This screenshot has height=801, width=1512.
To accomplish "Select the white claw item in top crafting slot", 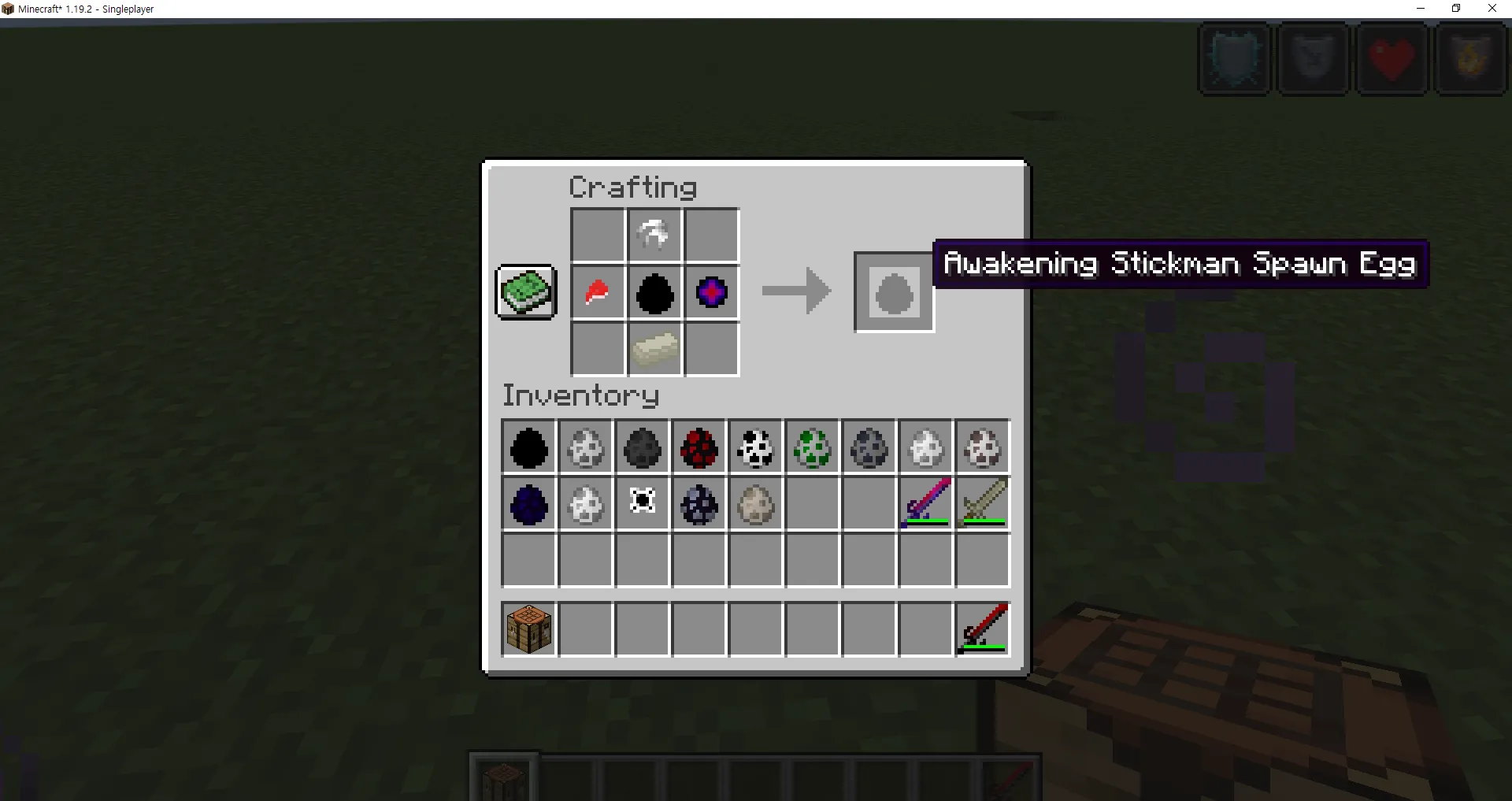I will point(654,235).
